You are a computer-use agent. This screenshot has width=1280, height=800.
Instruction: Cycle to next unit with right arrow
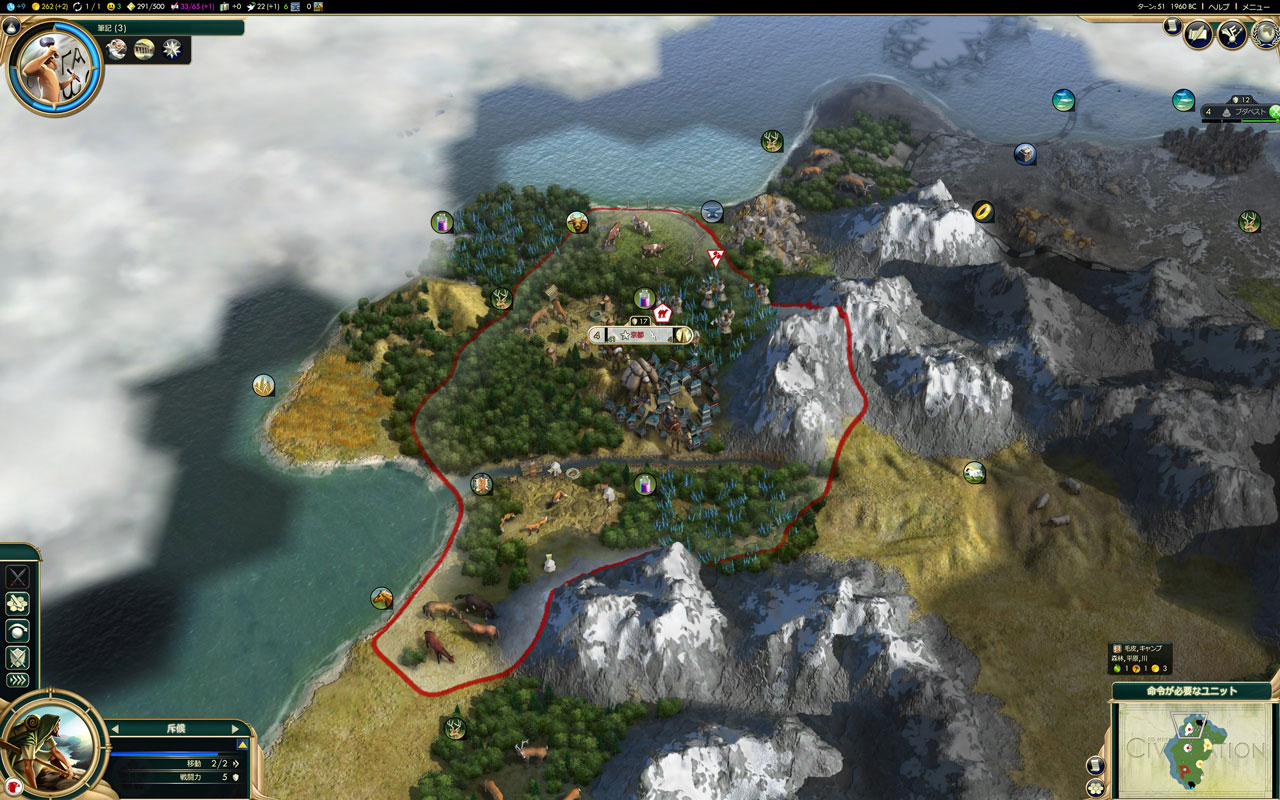[234, 728]
